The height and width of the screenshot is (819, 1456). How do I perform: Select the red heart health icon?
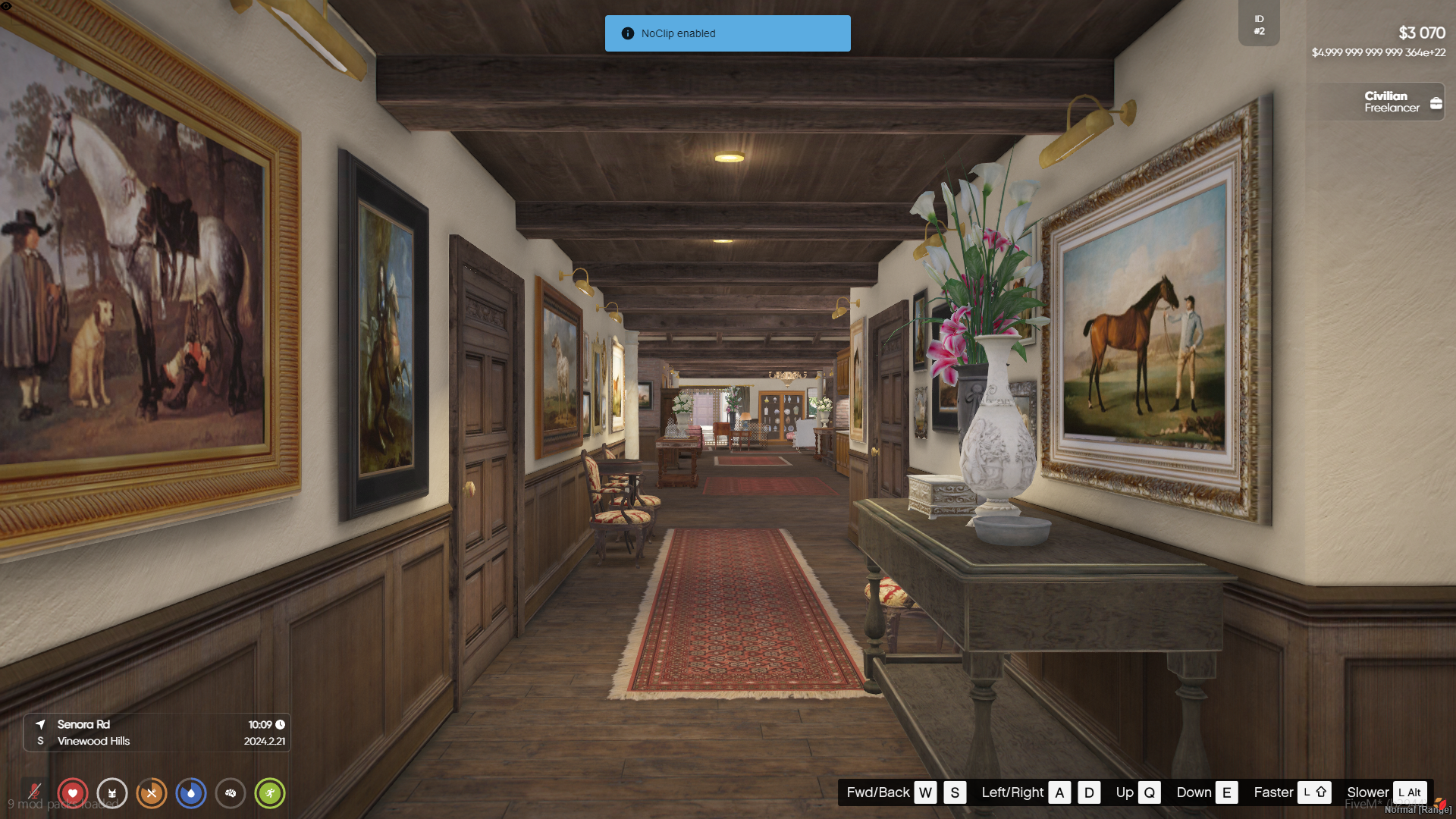(x=73, y=793)
